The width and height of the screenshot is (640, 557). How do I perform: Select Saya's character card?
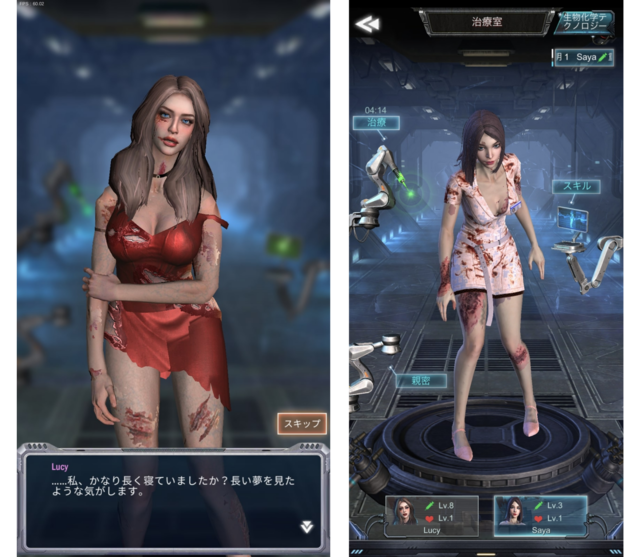[x=541, y=516]
